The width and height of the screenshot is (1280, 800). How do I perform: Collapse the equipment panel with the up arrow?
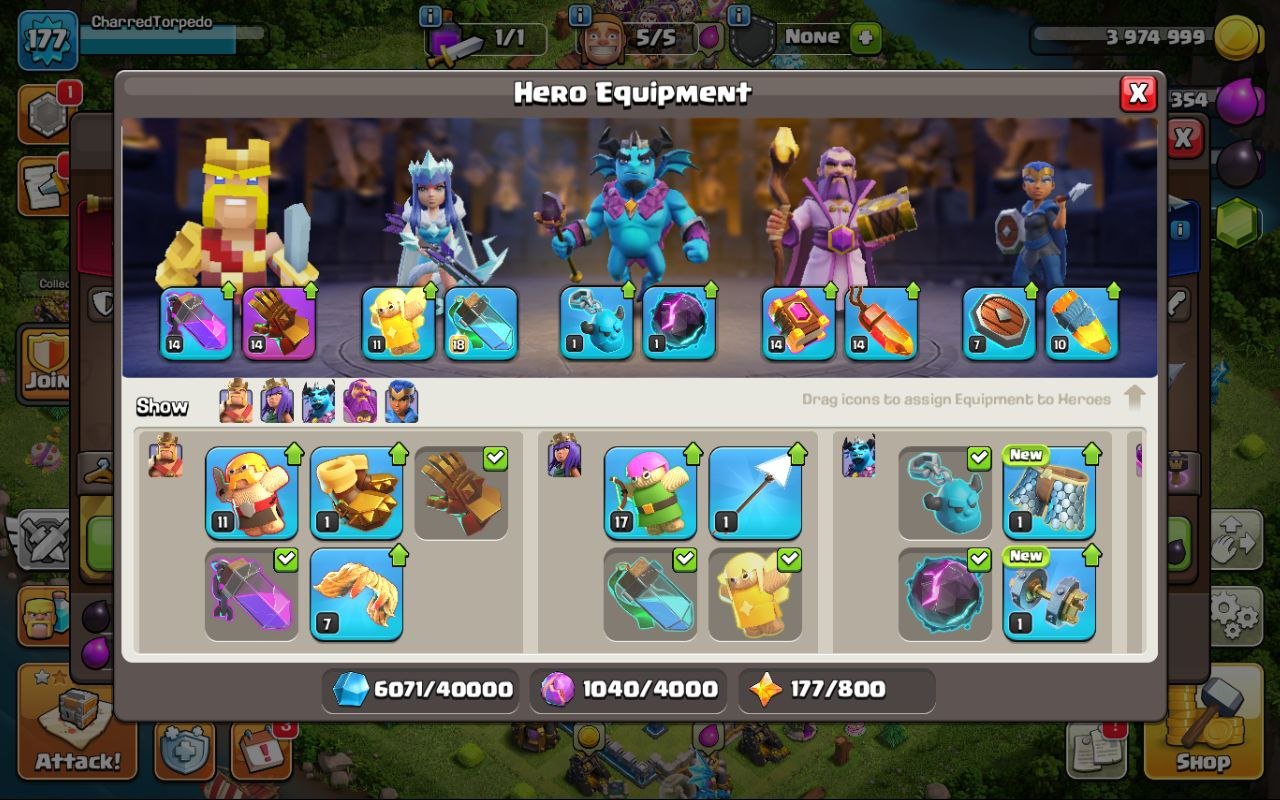click(1135, 396)
